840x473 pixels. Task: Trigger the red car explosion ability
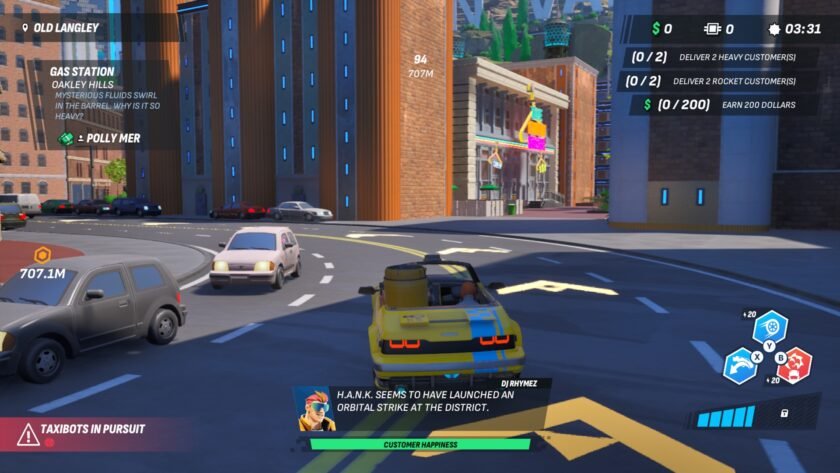pos(794,365)
